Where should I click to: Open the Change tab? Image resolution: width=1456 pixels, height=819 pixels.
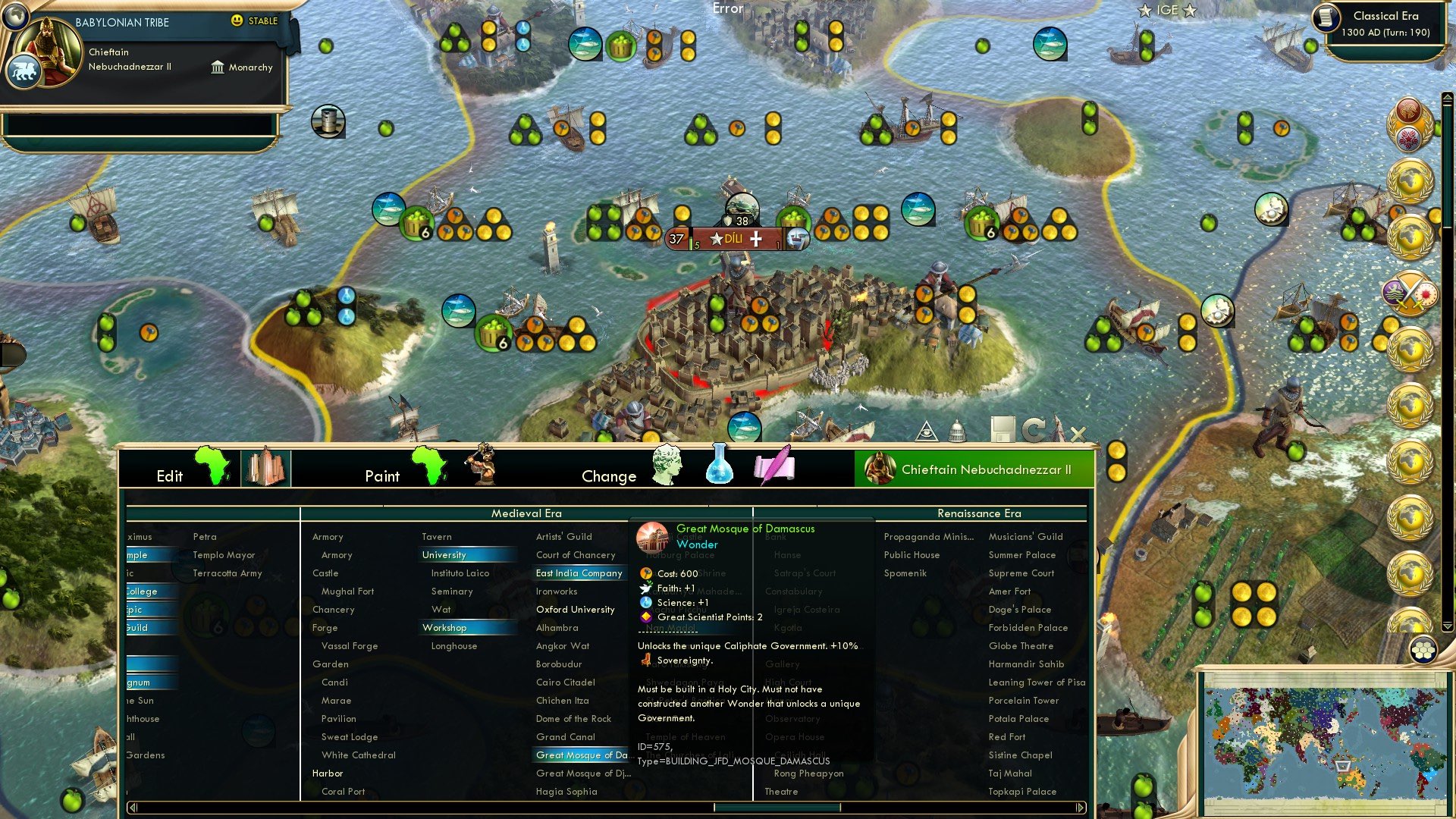(609, 476)
